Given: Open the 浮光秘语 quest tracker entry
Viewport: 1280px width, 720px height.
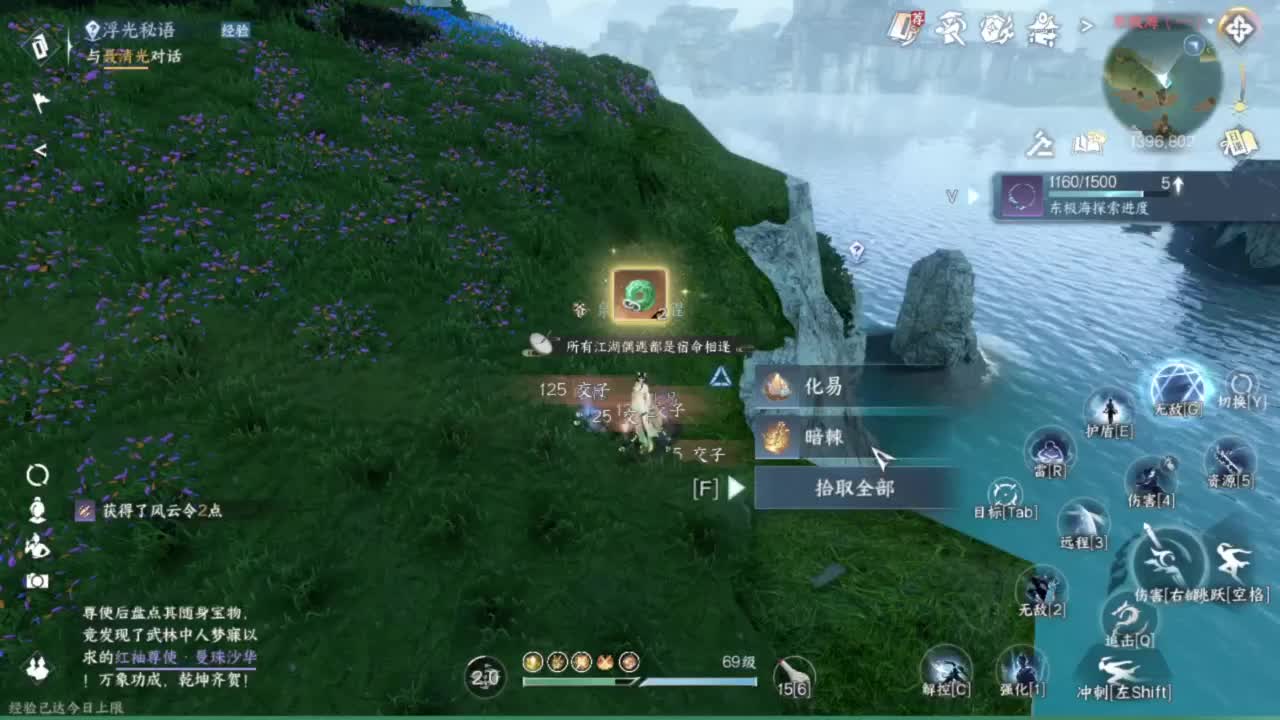Looking at the screenshot, I should tap(137, 31).
